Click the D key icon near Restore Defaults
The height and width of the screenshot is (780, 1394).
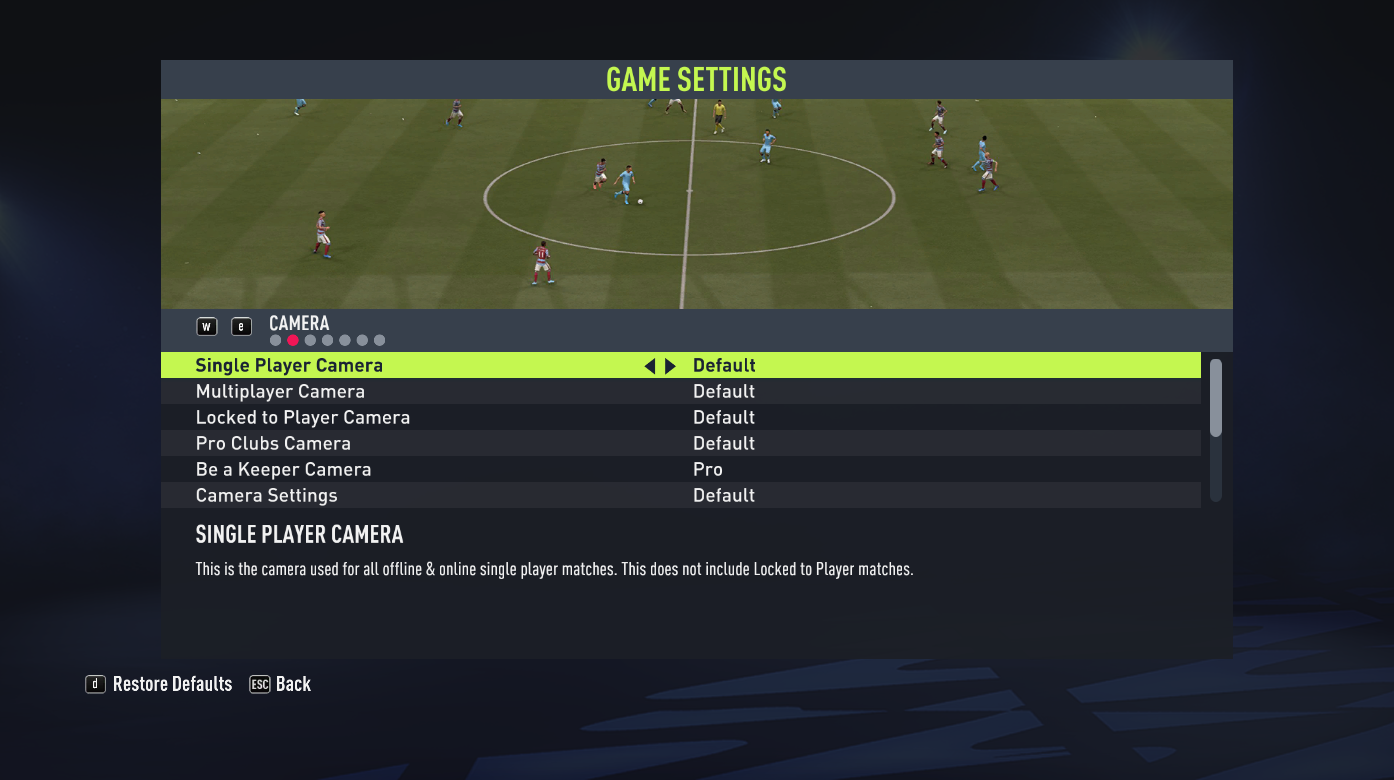tap(95, 684)
